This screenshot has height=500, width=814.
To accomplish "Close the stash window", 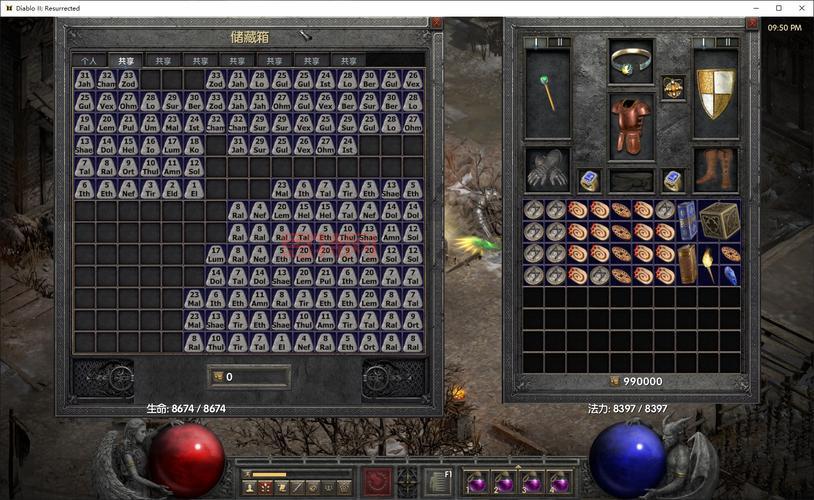I will [x=436, y=22].
